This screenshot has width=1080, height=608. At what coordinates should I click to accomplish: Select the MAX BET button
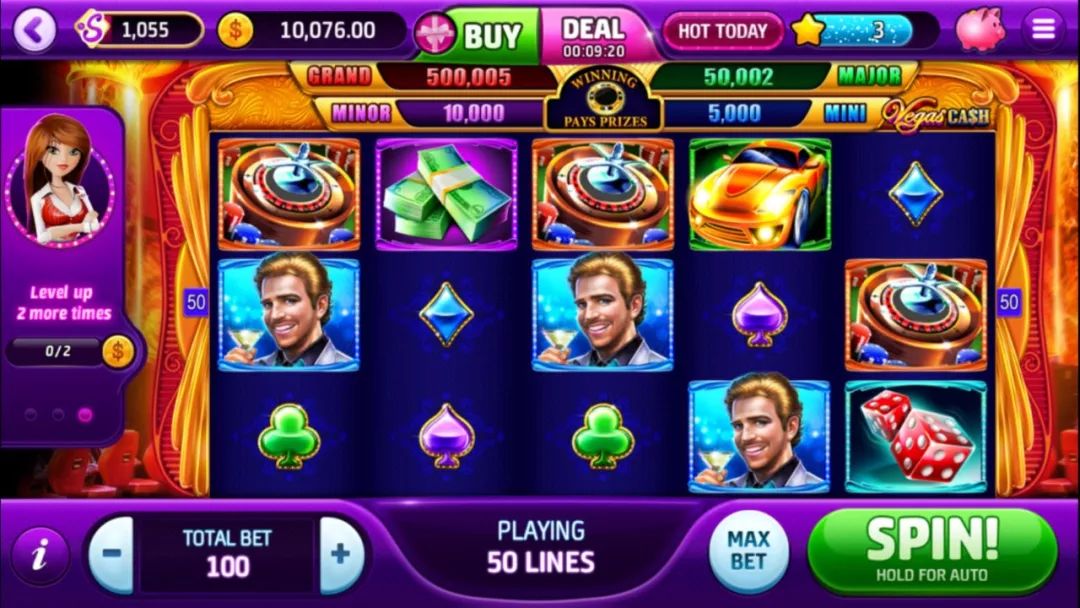point(748,550)
